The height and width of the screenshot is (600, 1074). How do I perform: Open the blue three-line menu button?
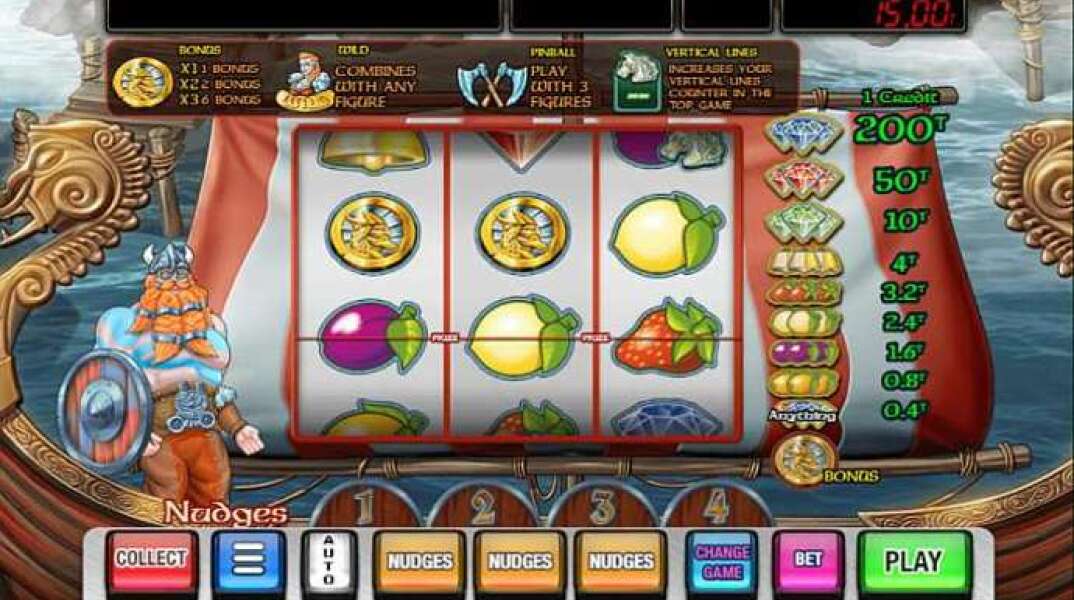[249, 560]
